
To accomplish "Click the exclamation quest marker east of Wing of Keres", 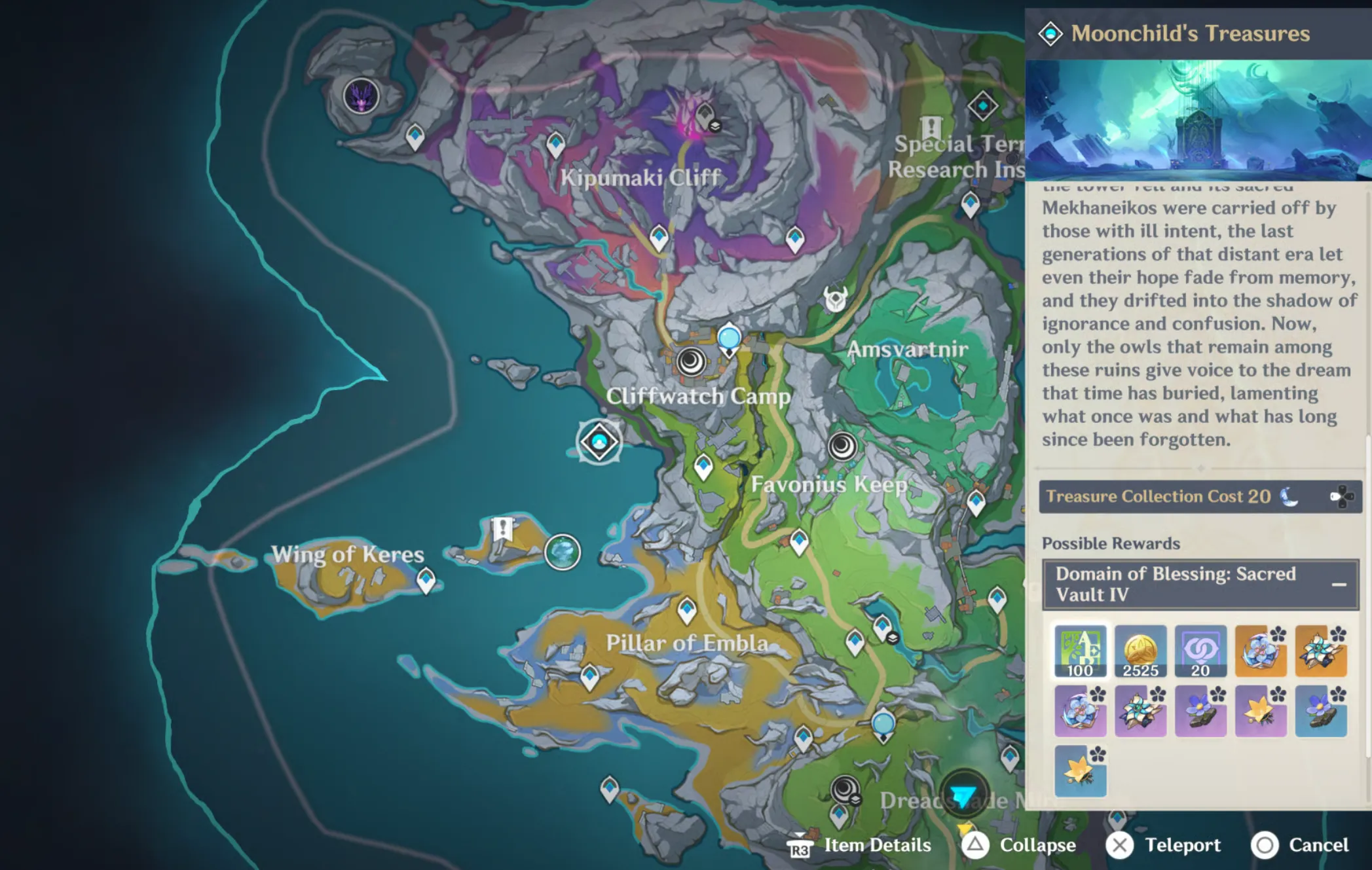I will pos(502,529).
